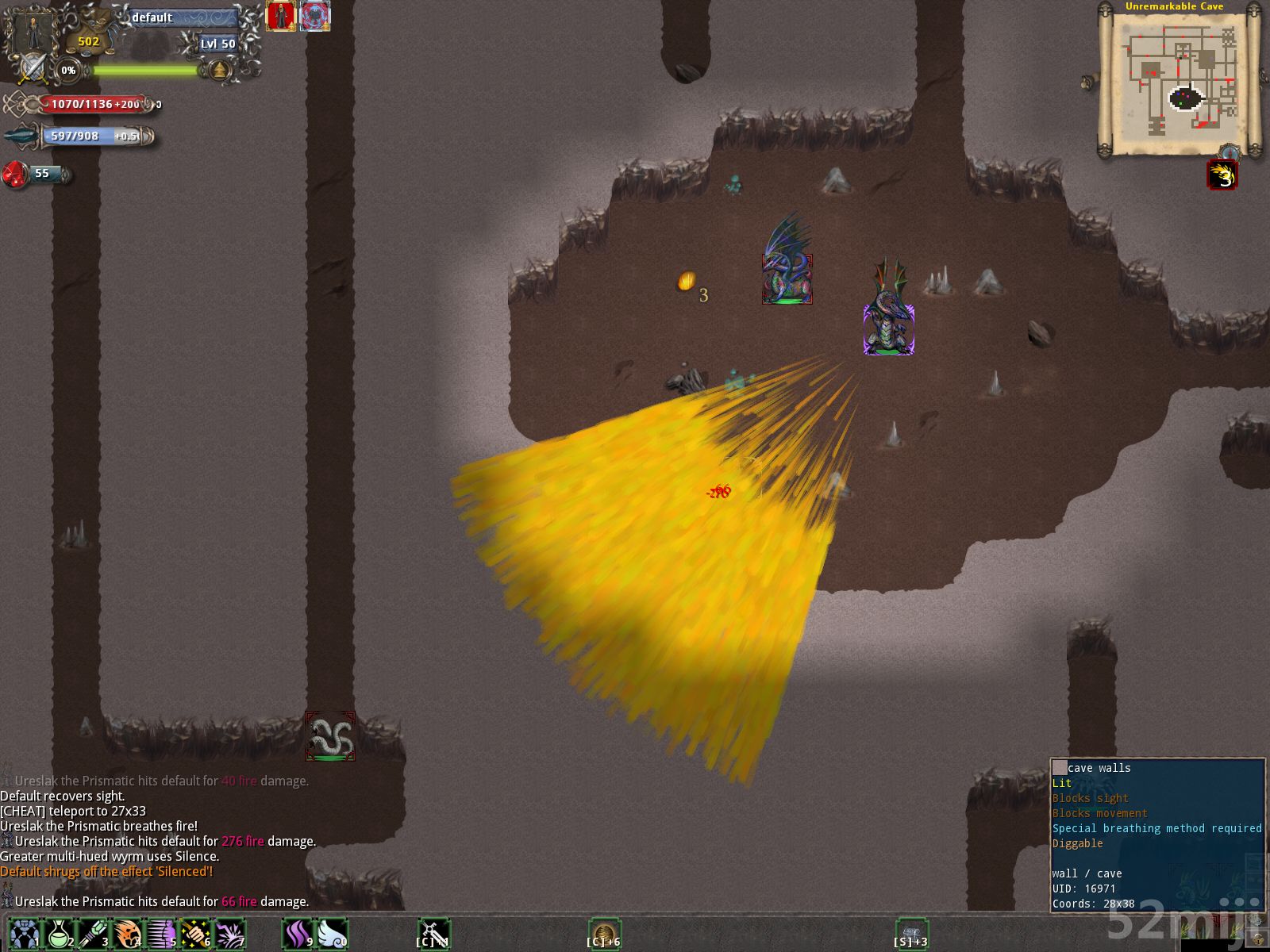Viewport: 1270px width, 952px height.
Task: Click the burning status effect icon
Action: [1222, 175]
